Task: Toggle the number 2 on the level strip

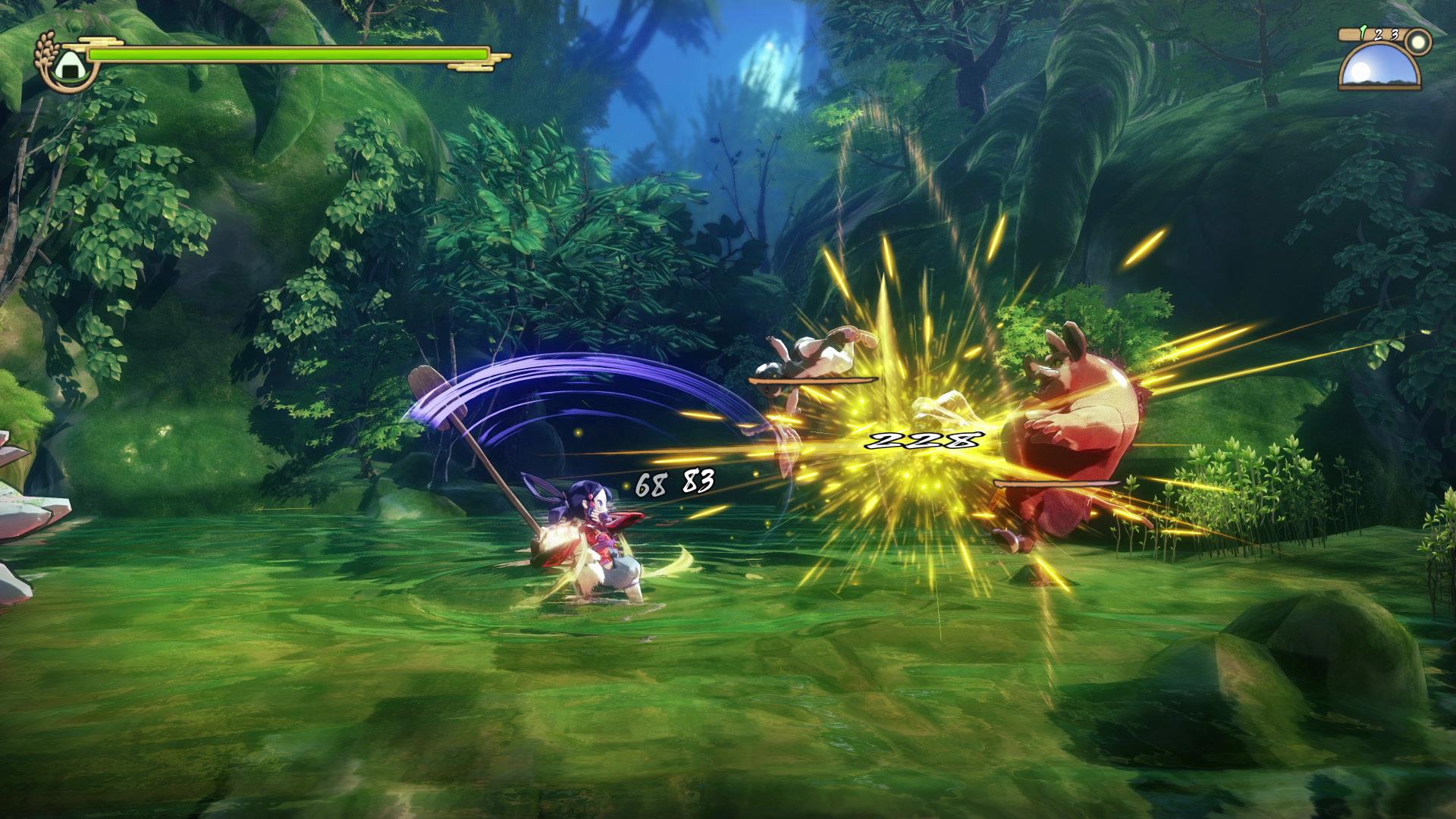Action: (x=1379, y=34)
